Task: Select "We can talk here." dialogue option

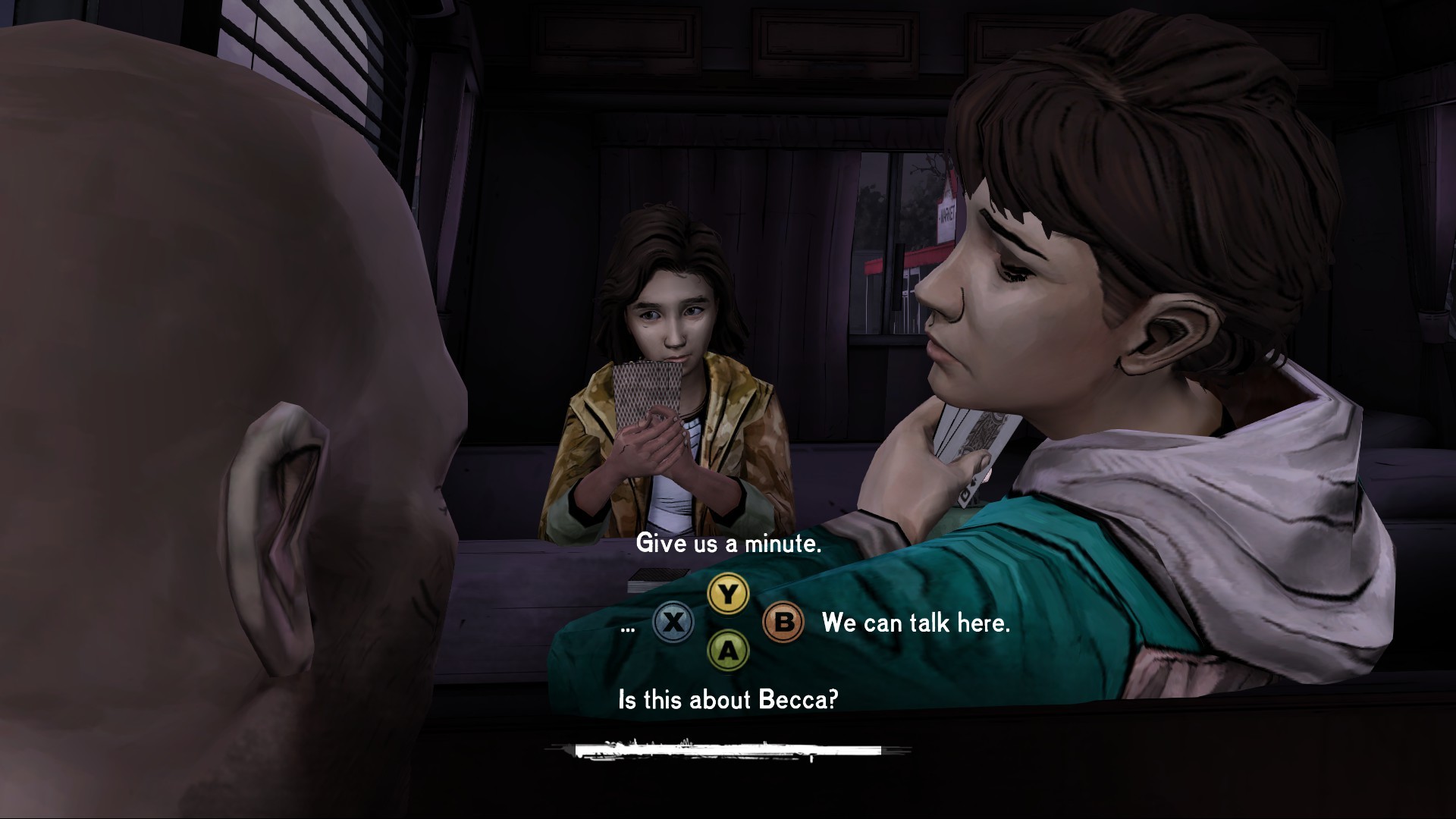Action: point(915,623)
